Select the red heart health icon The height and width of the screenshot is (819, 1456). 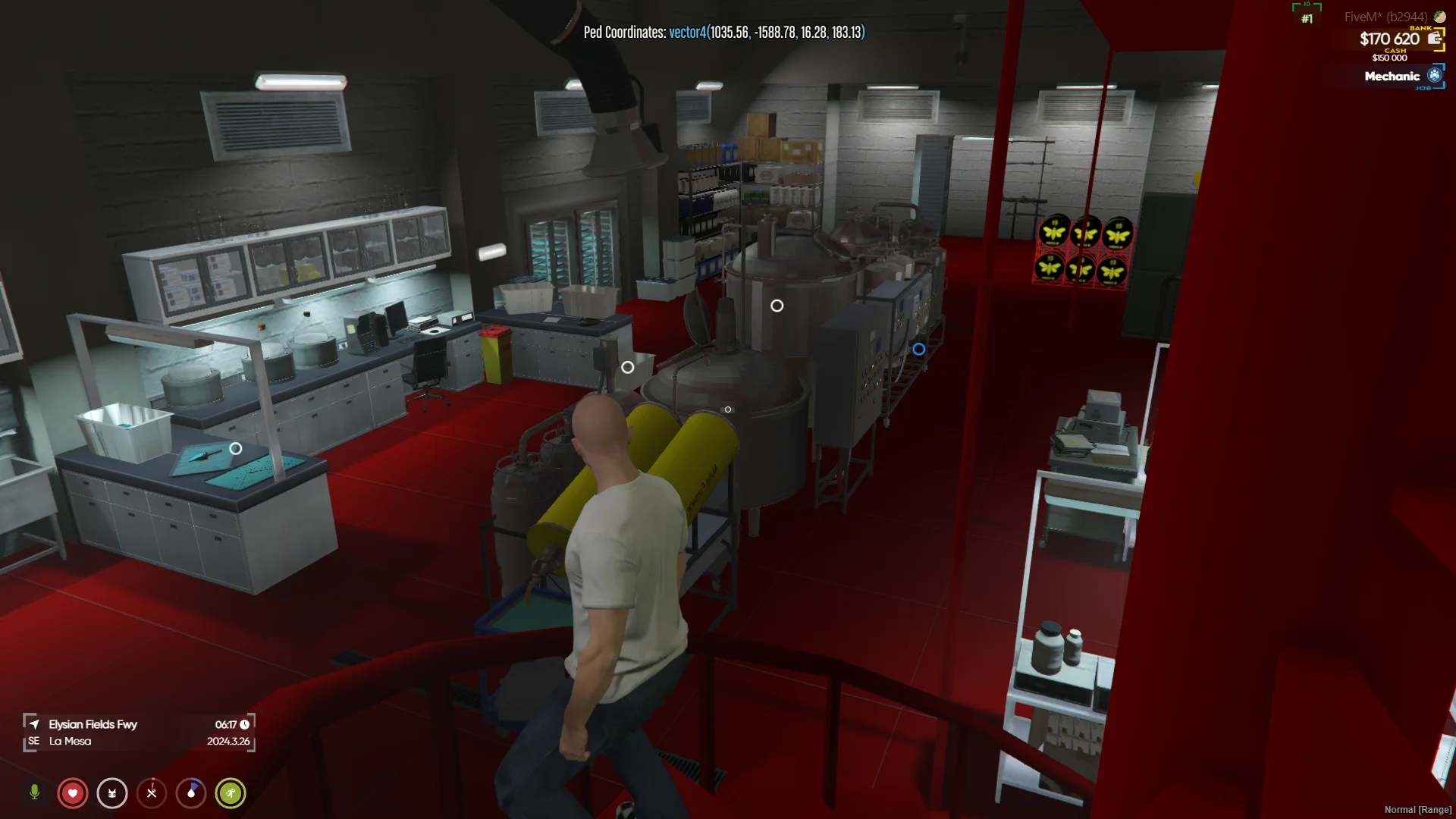[73, 793]
